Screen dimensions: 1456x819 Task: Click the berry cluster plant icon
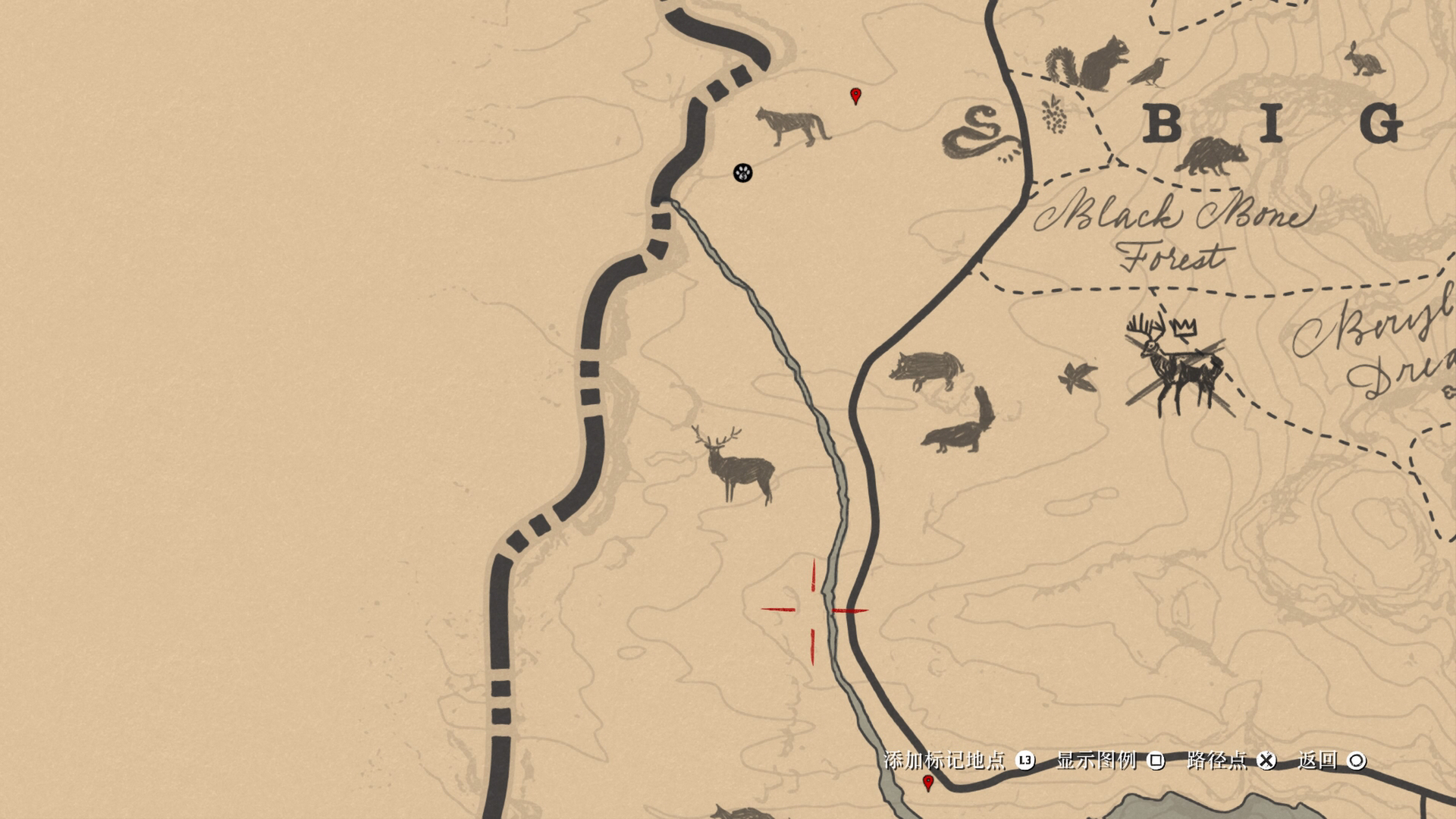tap(1052, 115)
